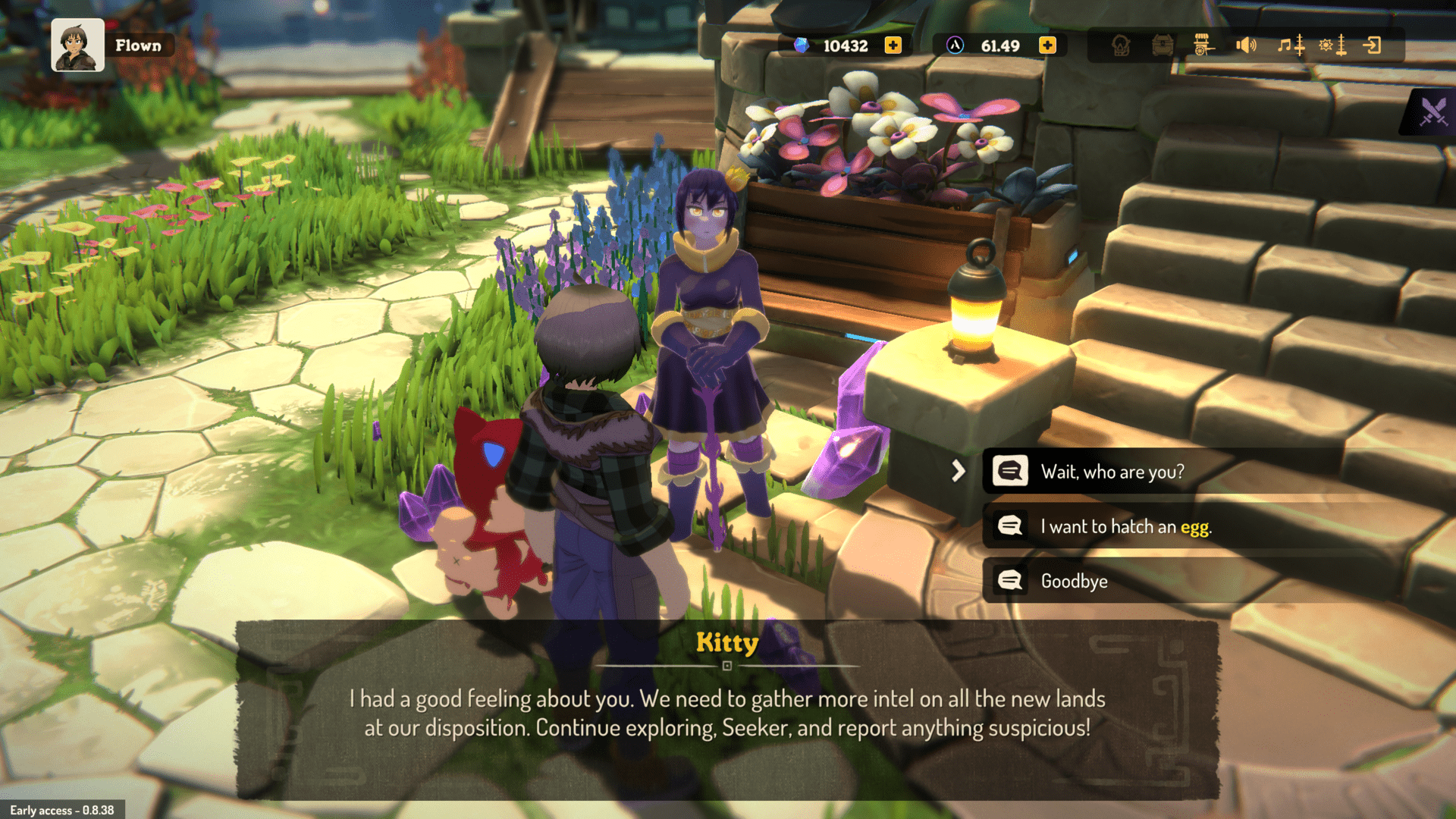1456x819 pixels.
Task: Mute the game by clicking the speaker icon
Action: tap(1247, 45)
